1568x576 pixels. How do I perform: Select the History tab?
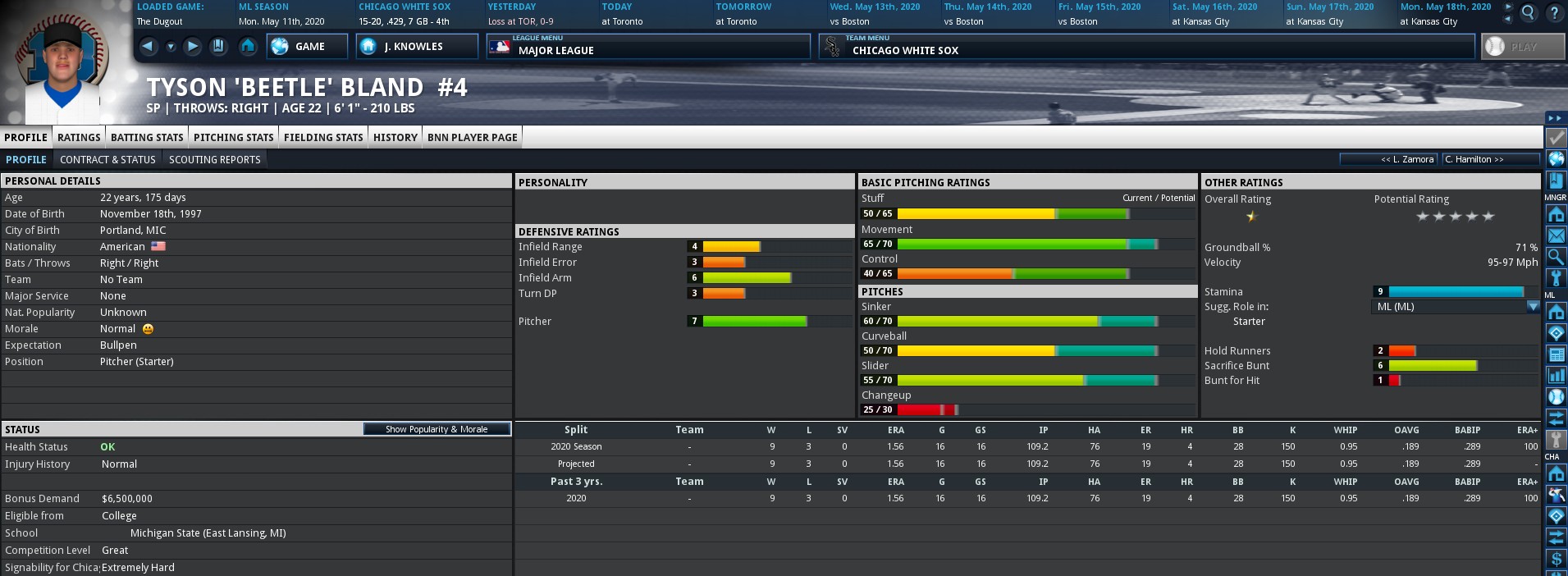click(x=395, y=137)
